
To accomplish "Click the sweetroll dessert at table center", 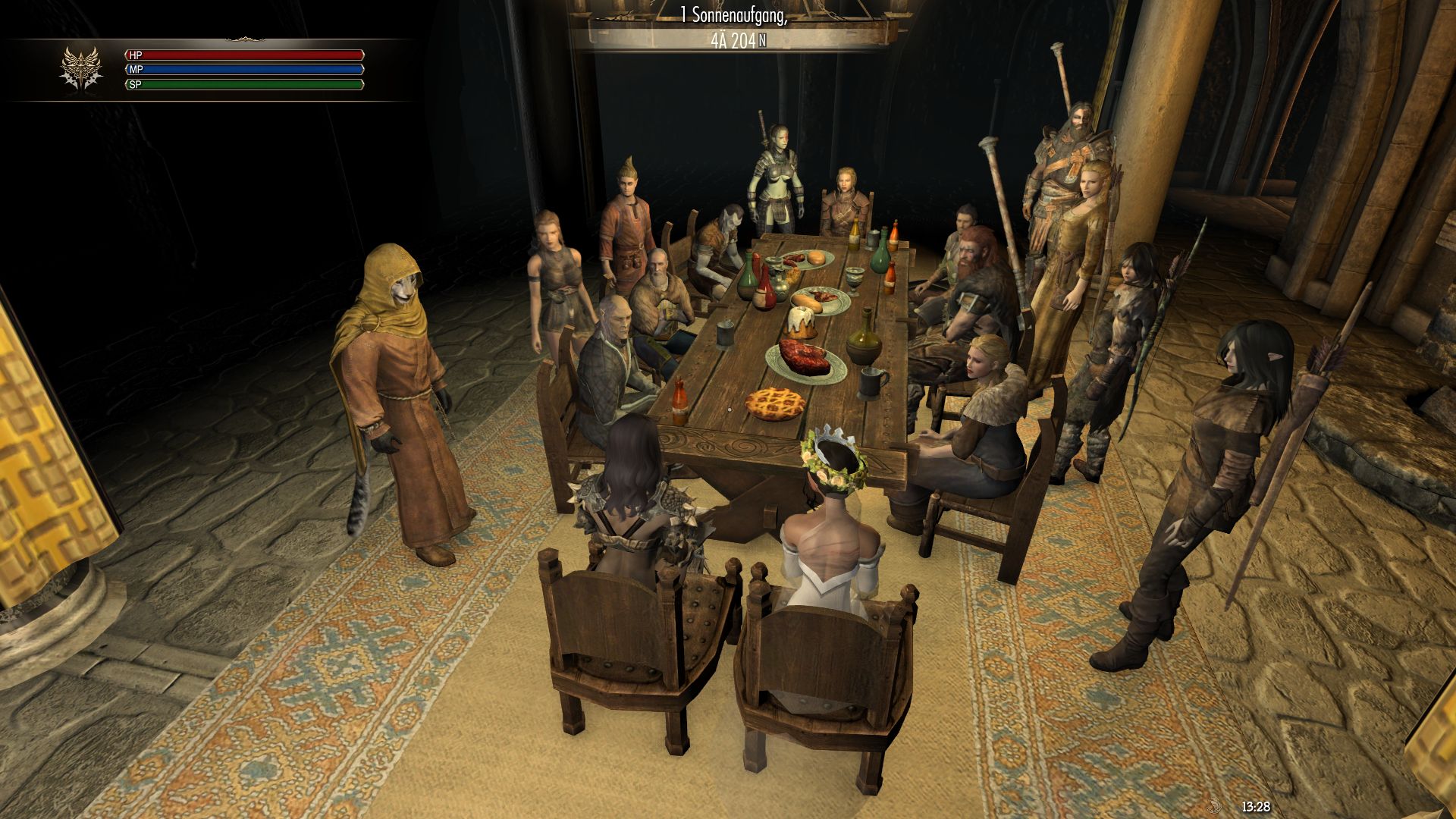I will 801,322.
